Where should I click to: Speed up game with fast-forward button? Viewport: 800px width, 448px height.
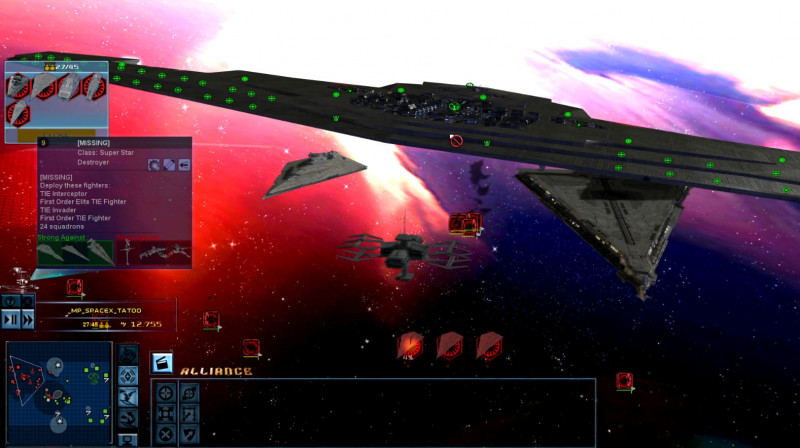pyautogui.click(x=27, y=319)
